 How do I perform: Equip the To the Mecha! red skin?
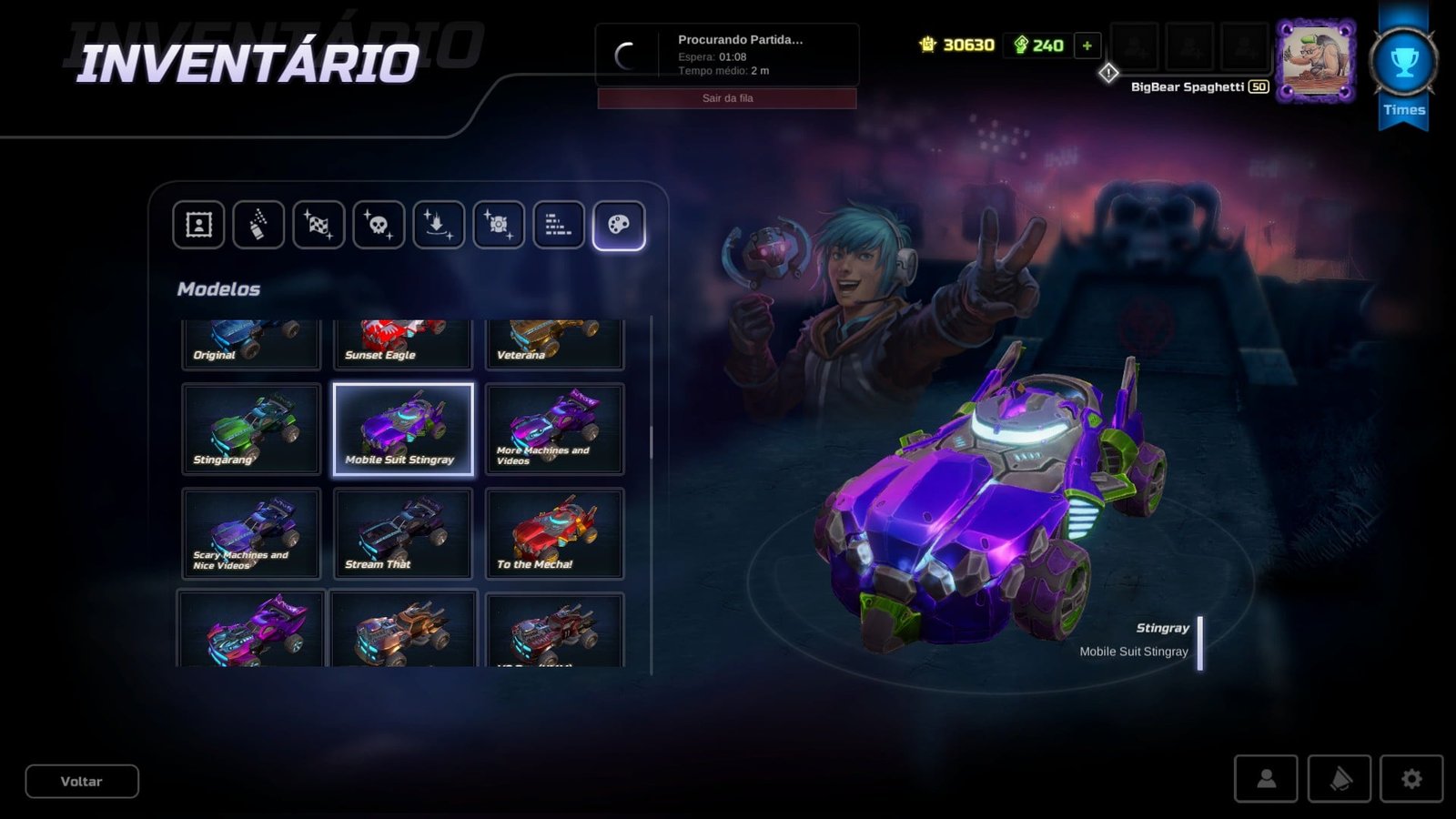coord(554,533)
